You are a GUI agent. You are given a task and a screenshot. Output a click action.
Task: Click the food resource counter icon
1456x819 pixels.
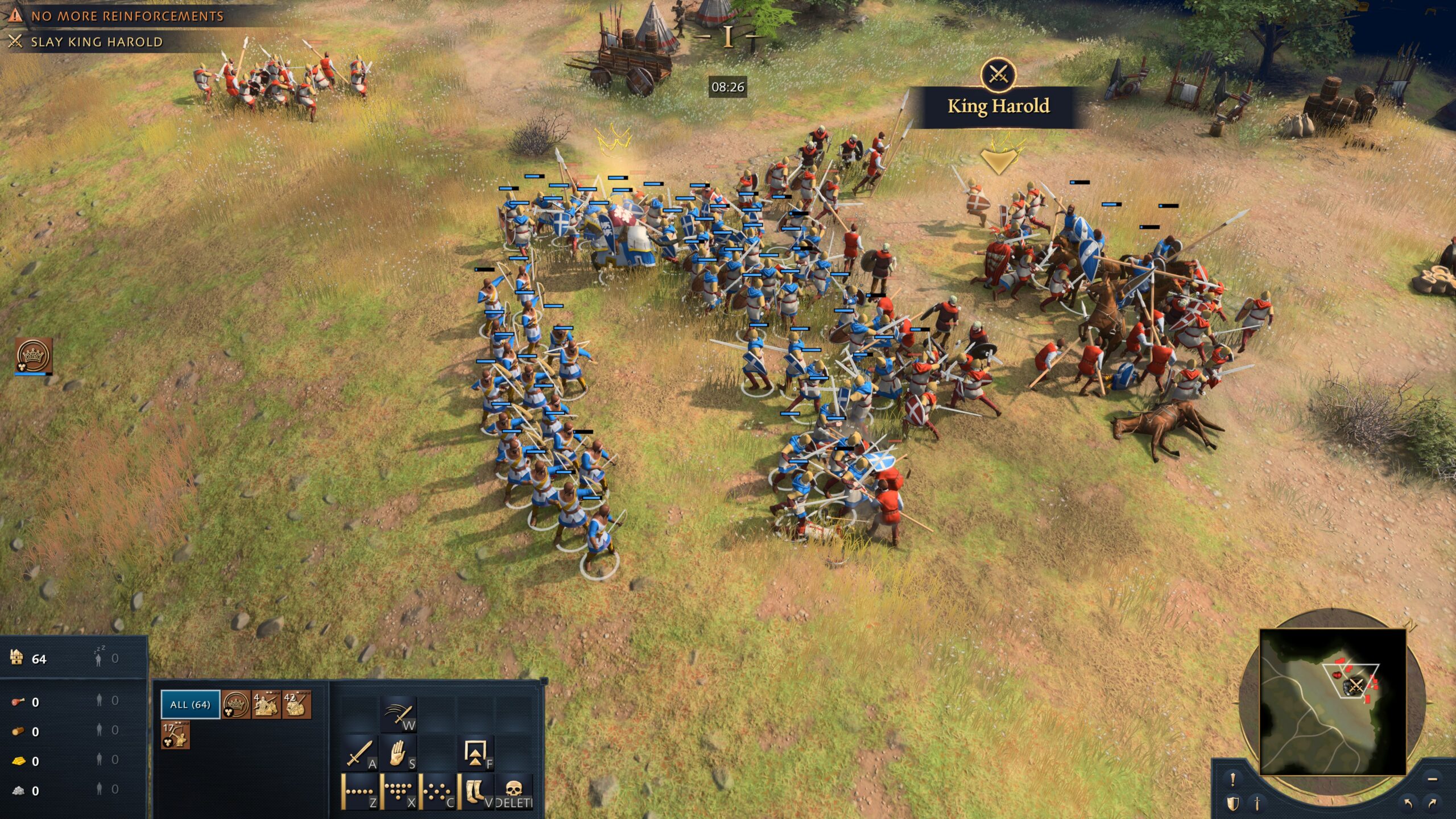click(18, 701)
